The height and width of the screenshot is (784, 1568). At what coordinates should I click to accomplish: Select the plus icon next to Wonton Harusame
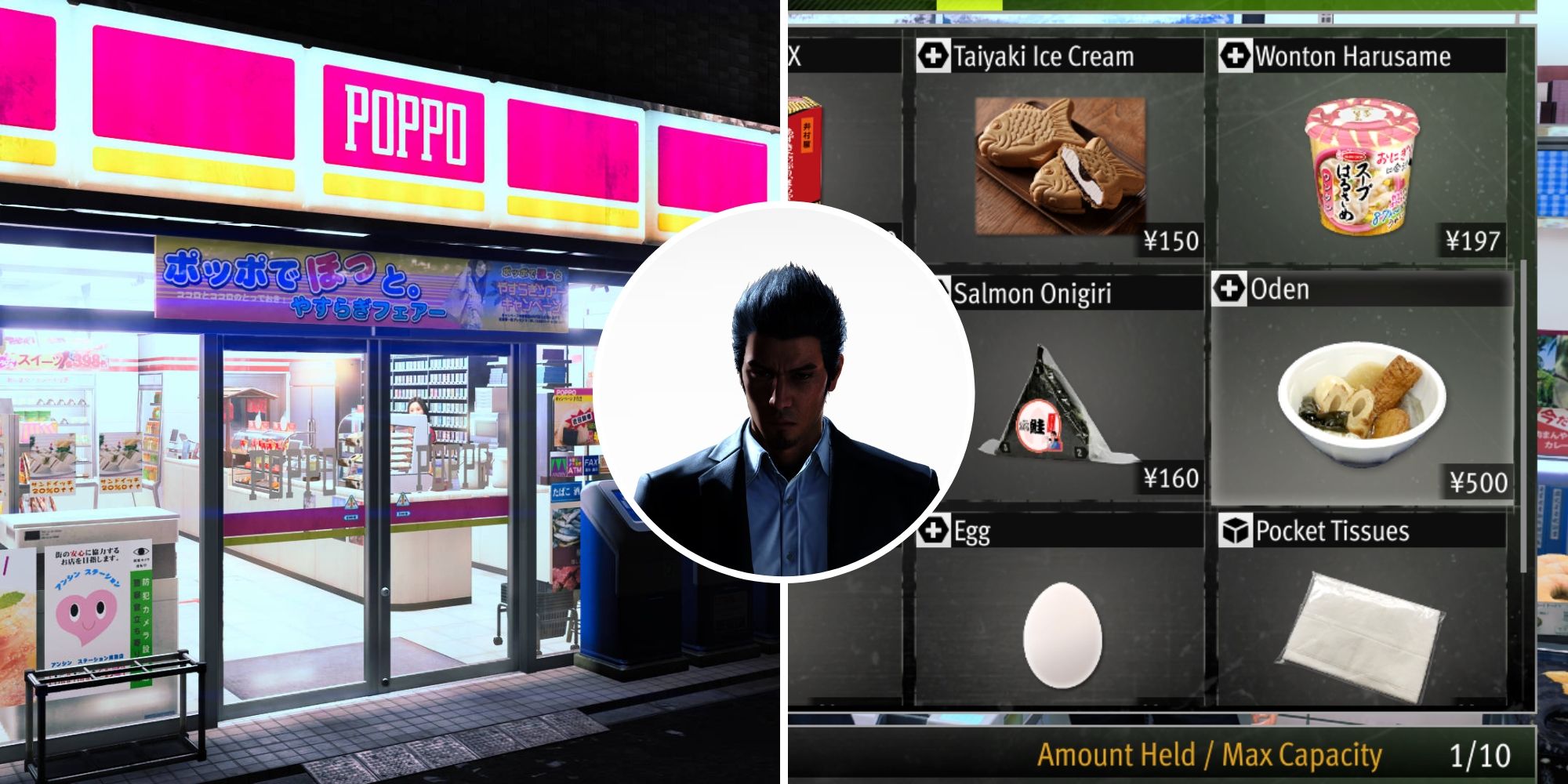click(x=1236, y=56)
